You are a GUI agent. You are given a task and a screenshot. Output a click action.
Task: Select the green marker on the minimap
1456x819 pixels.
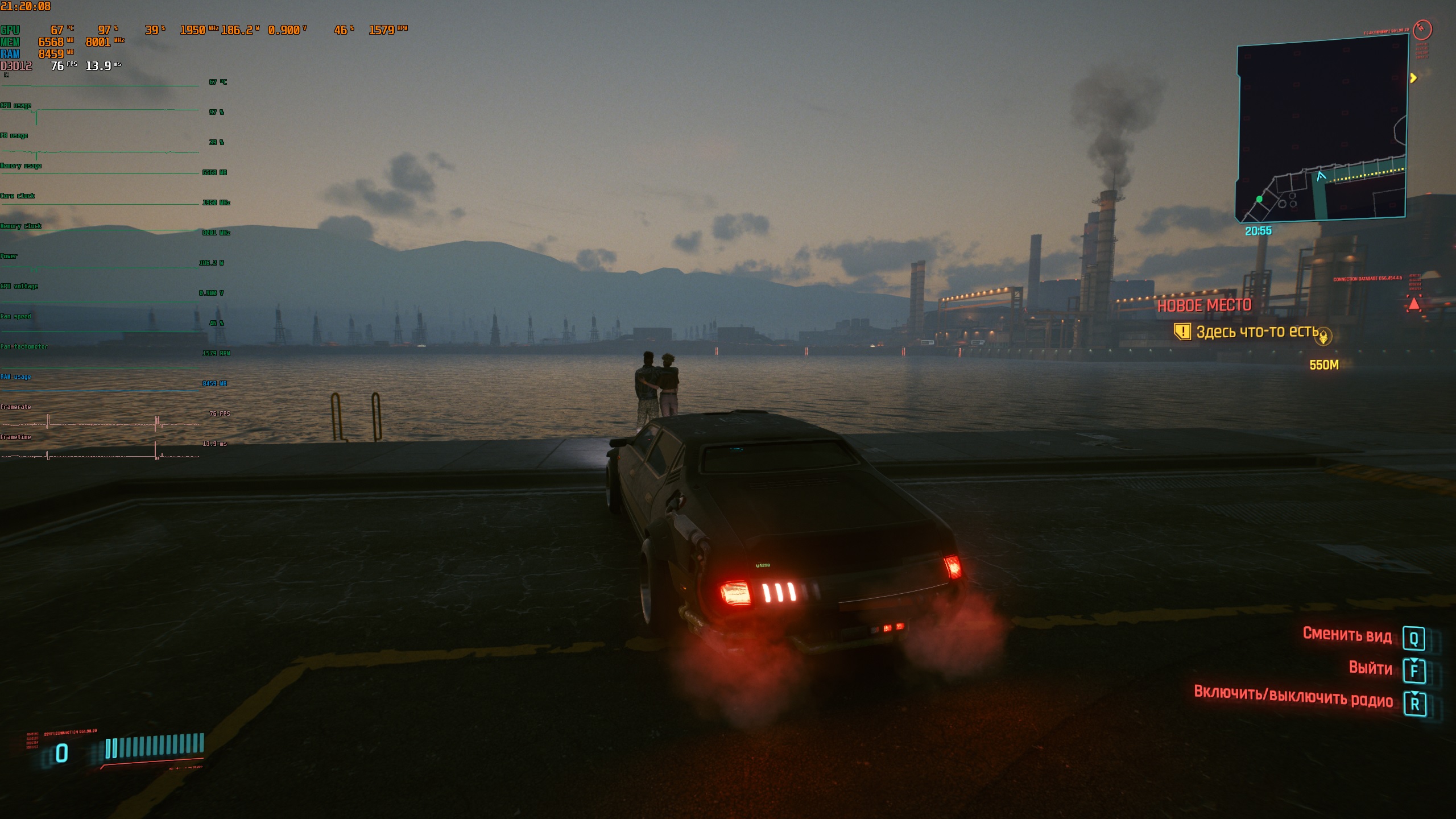[x=1259, y=199]
